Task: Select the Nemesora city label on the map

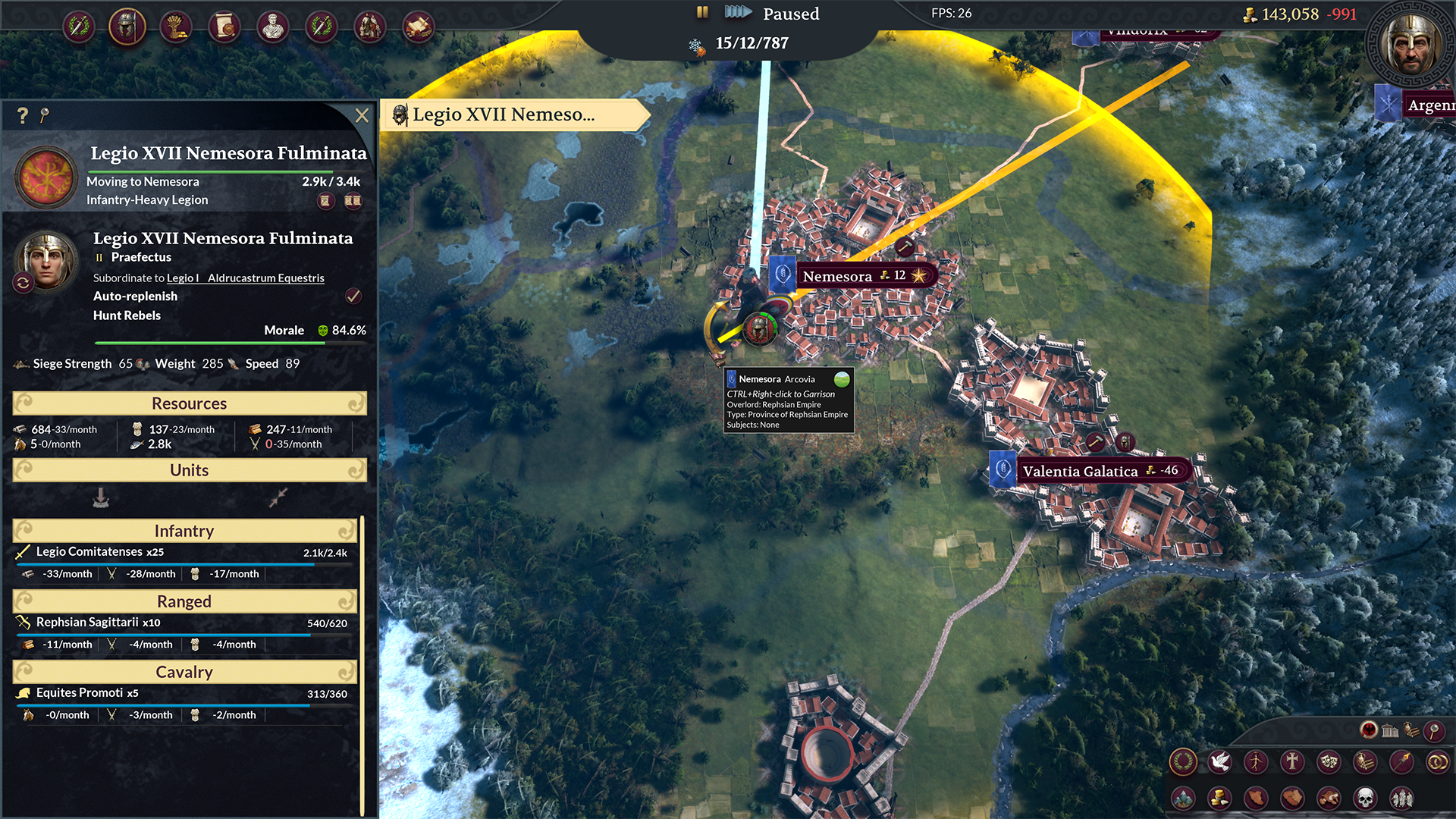Action: tap(837, 276)
